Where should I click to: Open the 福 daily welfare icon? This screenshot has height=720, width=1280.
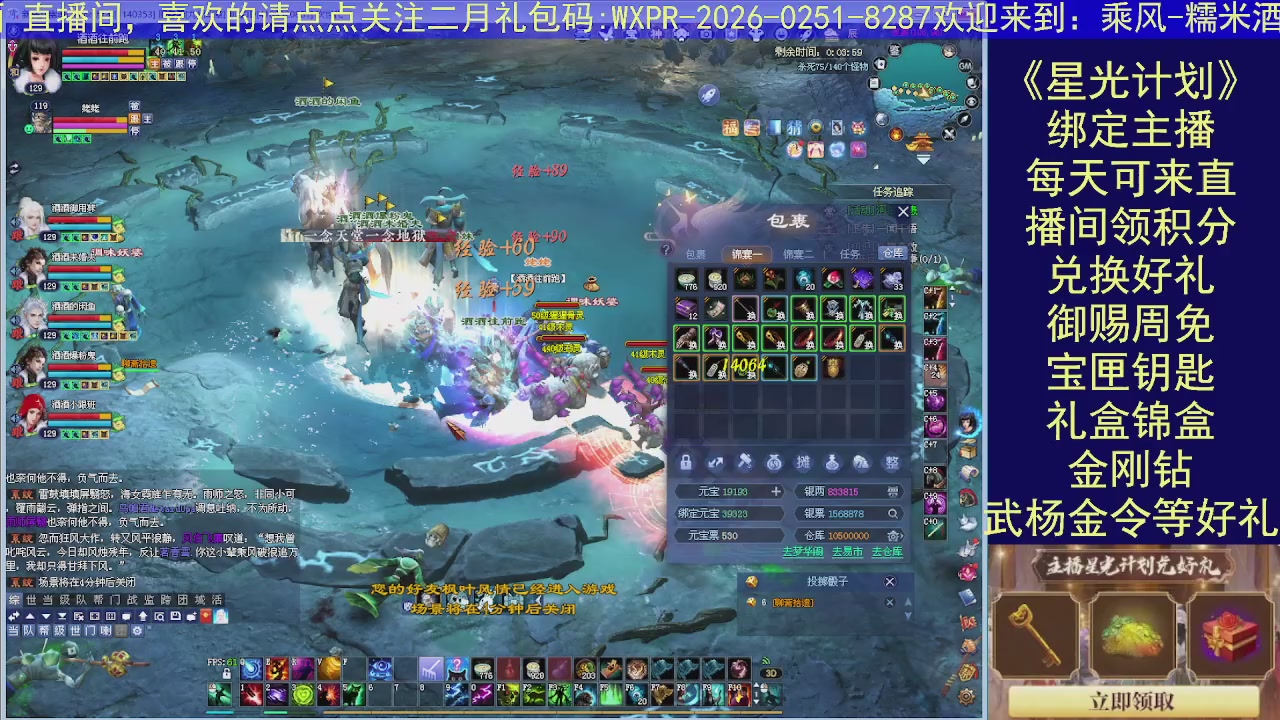tap(730, 128)
